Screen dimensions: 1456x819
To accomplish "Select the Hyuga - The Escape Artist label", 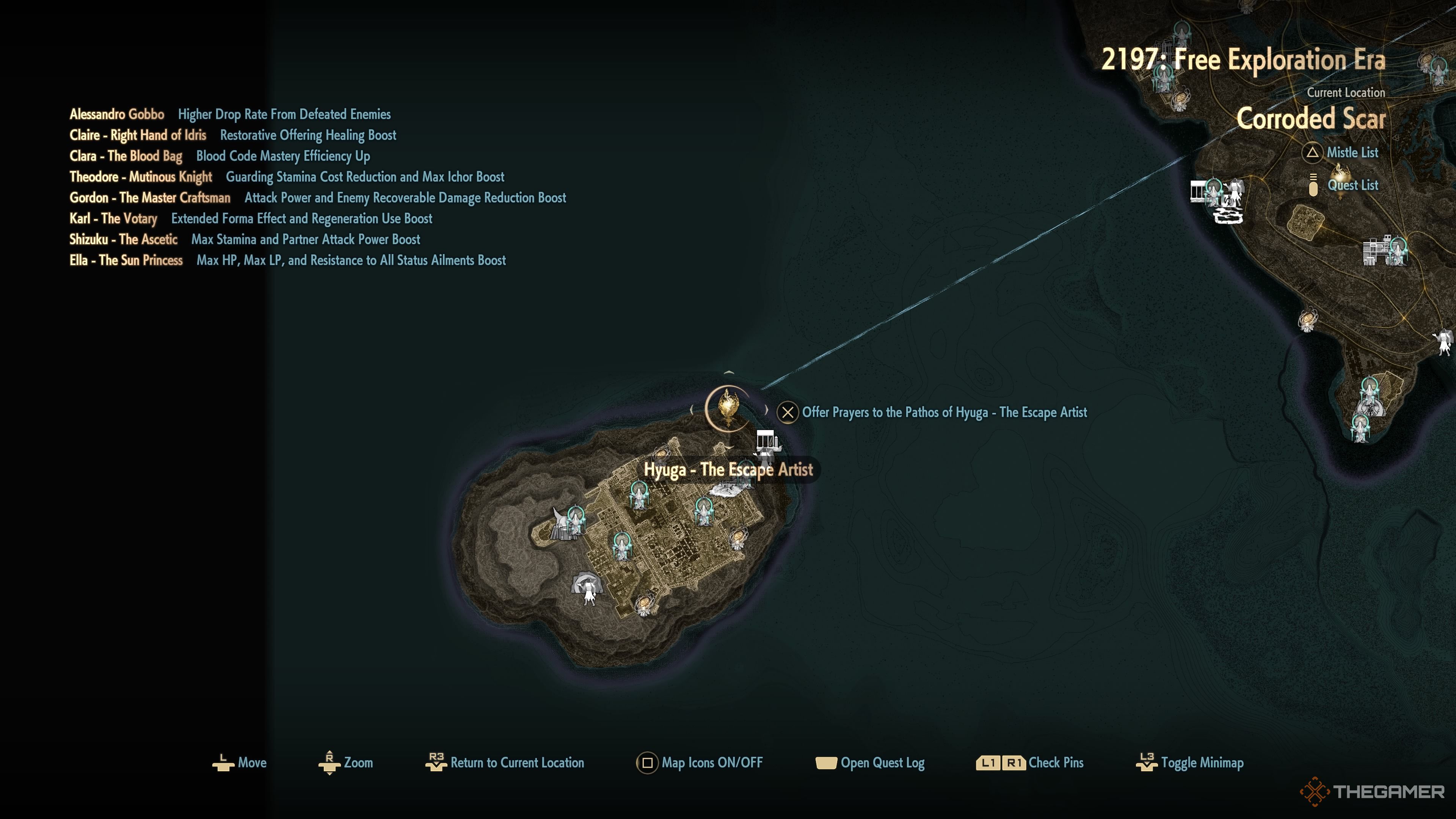I will 728,470.
